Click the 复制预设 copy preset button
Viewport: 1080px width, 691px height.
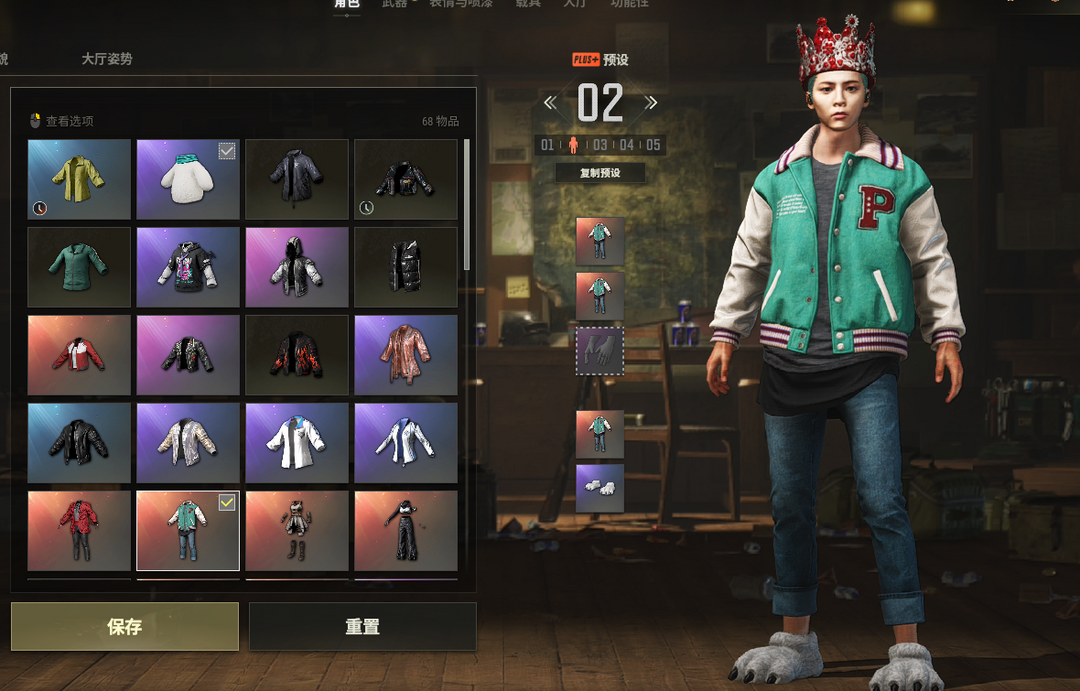pyautogui.click(x=600, y=173)
